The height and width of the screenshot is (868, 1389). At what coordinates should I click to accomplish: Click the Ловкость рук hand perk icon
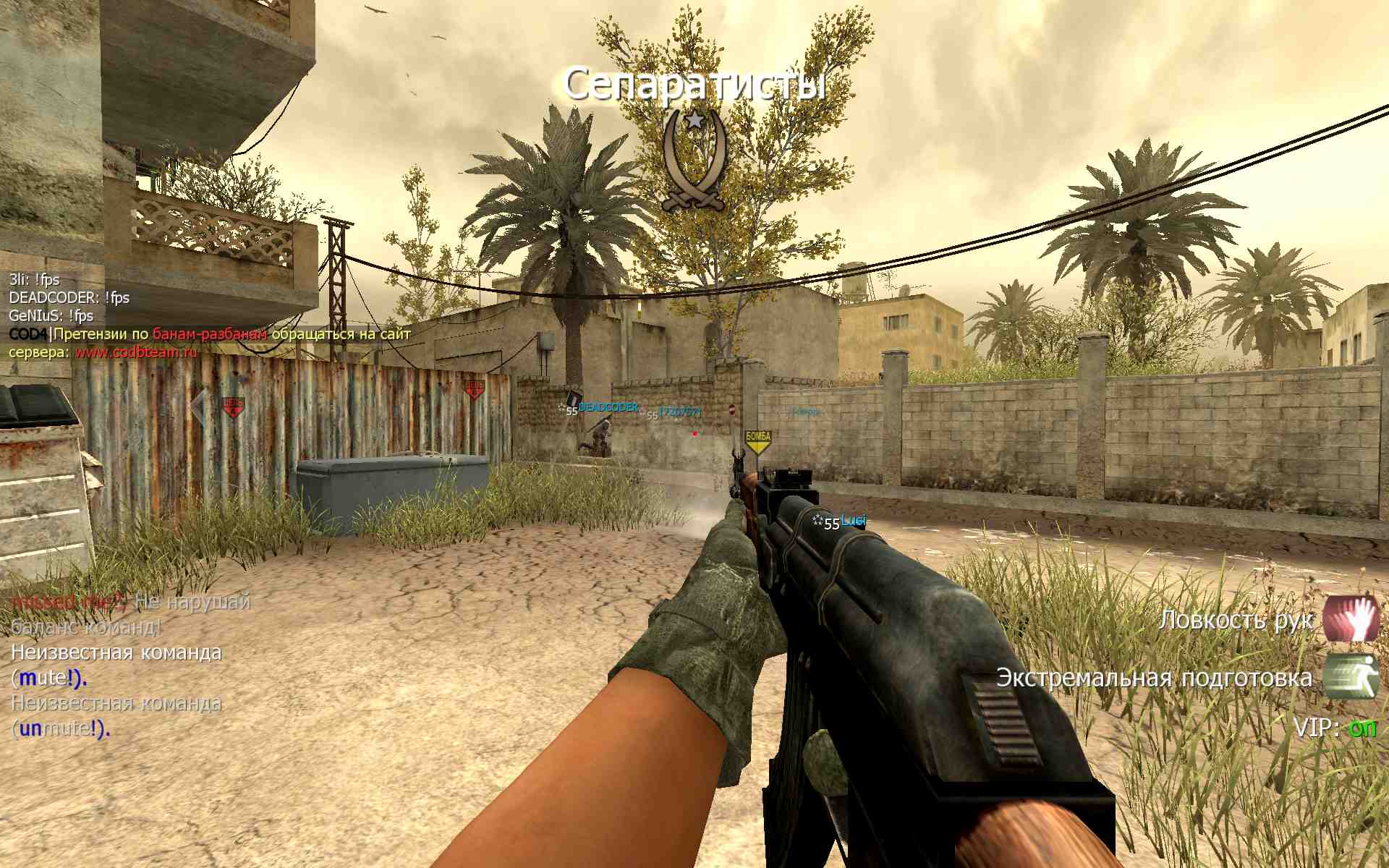1351,618
